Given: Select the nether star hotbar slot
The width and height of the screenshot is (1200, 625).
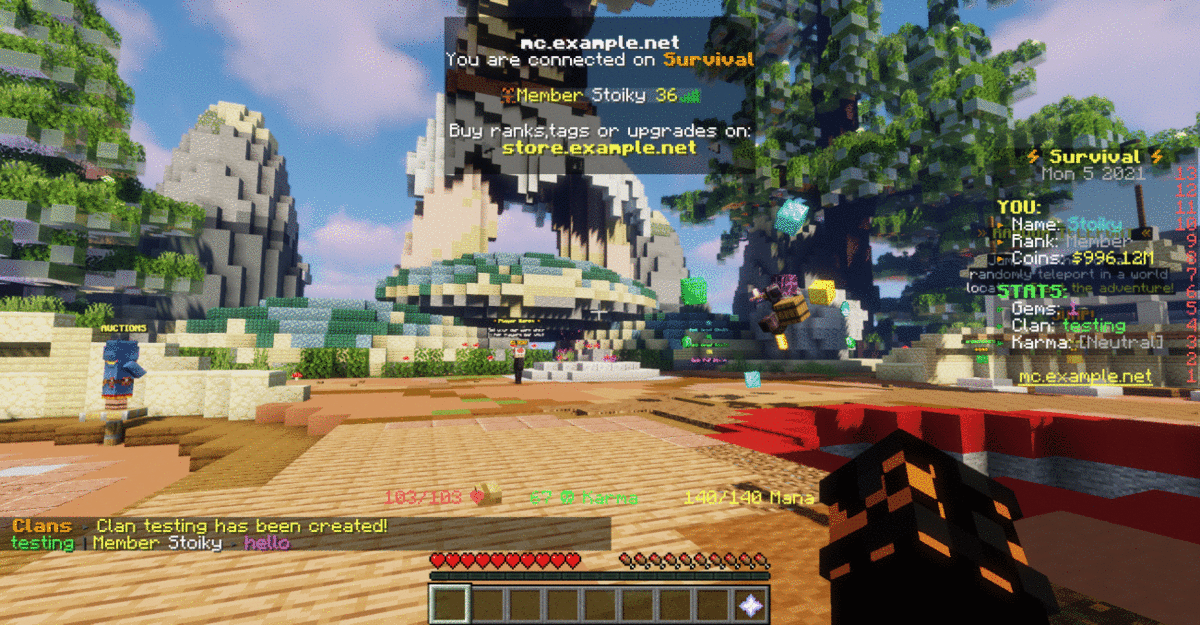Looking at the screenshot, I should [751, 605].
